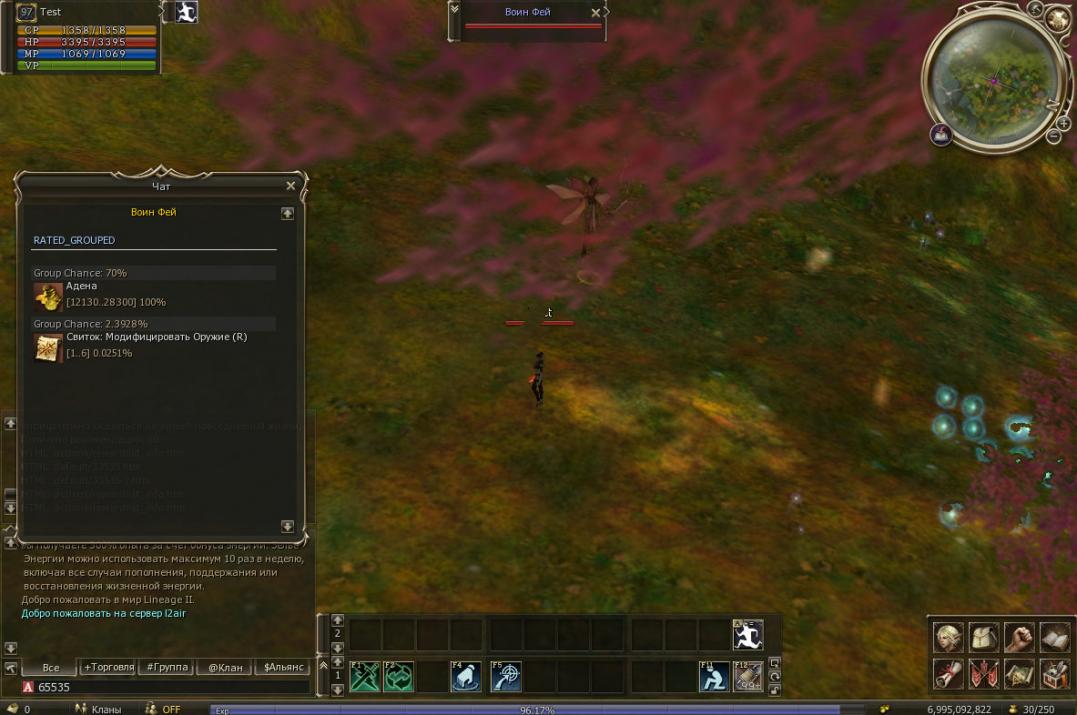Click the Адена drop item icon
1077x715 pixels.
[x=48, y=296]
